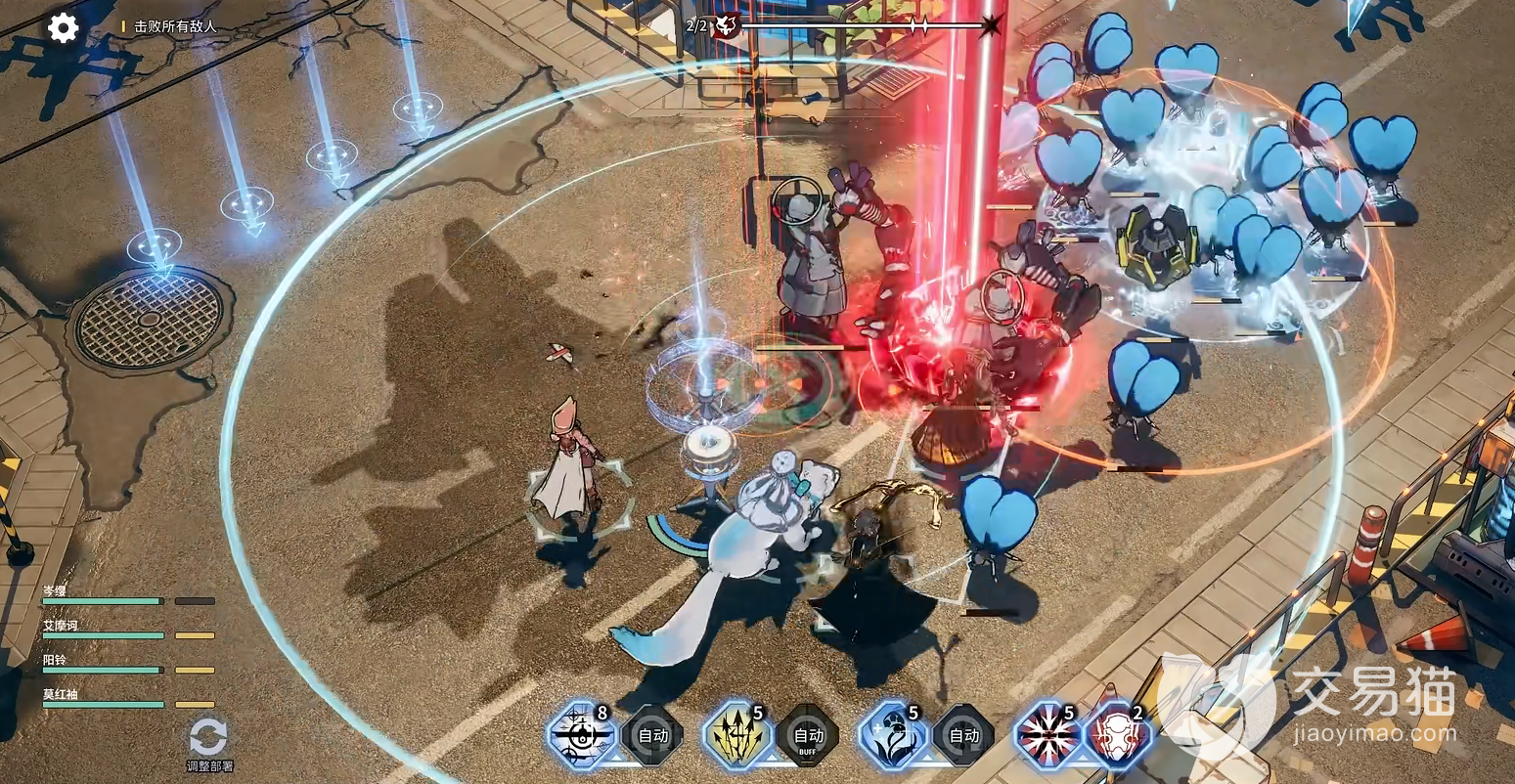Open the gear settings menu

coord(64,27)
